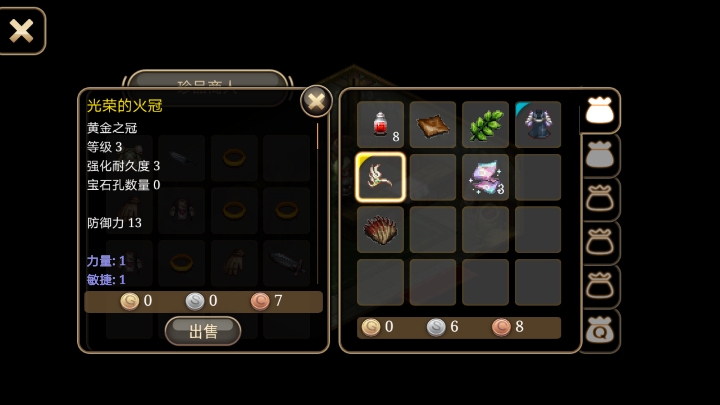The image size is (720, 405).
Task: Pick the red-brown shell item slot
Action: tap(381, 229)
